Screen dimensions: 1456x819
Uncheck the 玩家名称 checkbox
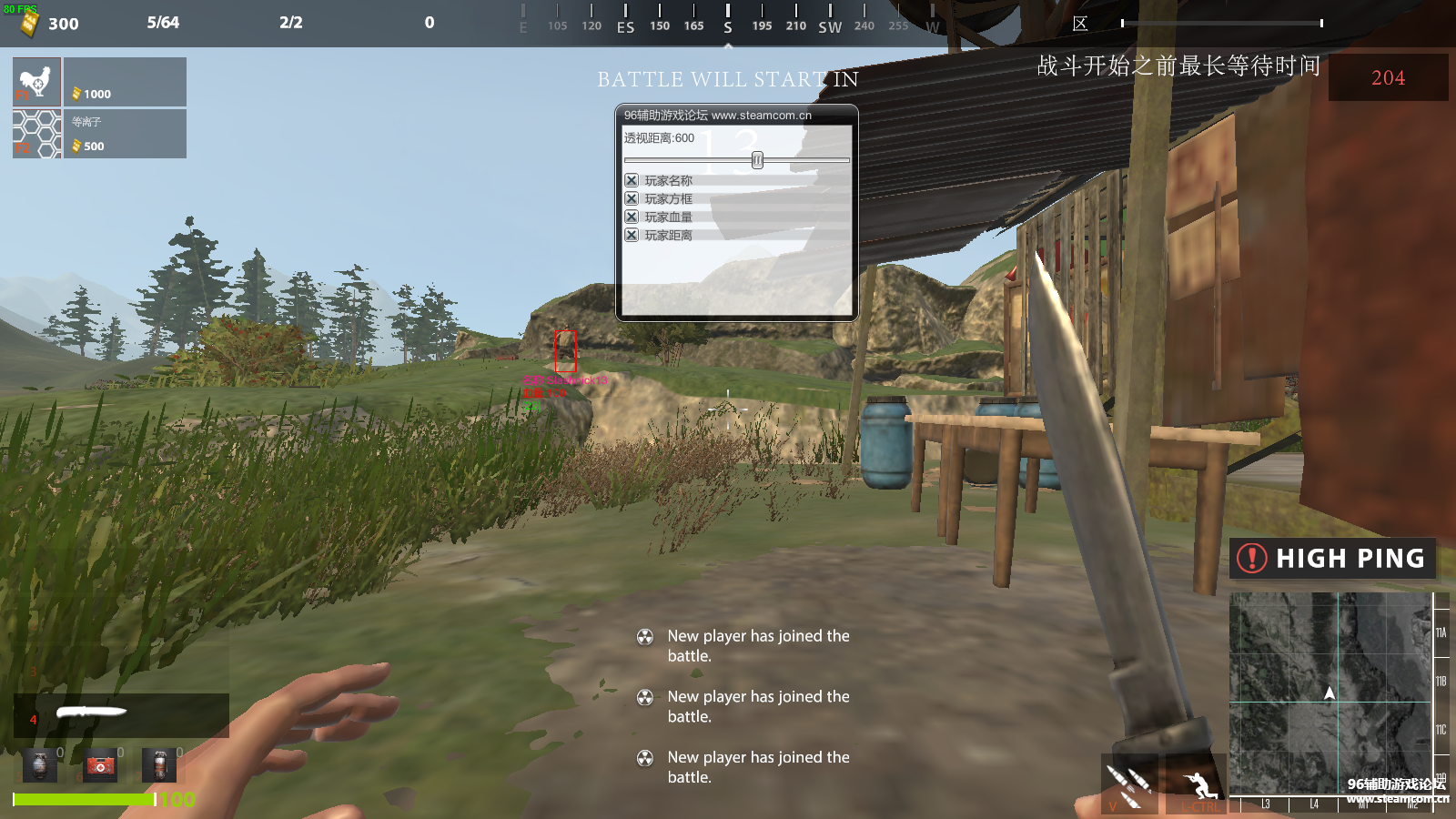[x=632, y=180]
